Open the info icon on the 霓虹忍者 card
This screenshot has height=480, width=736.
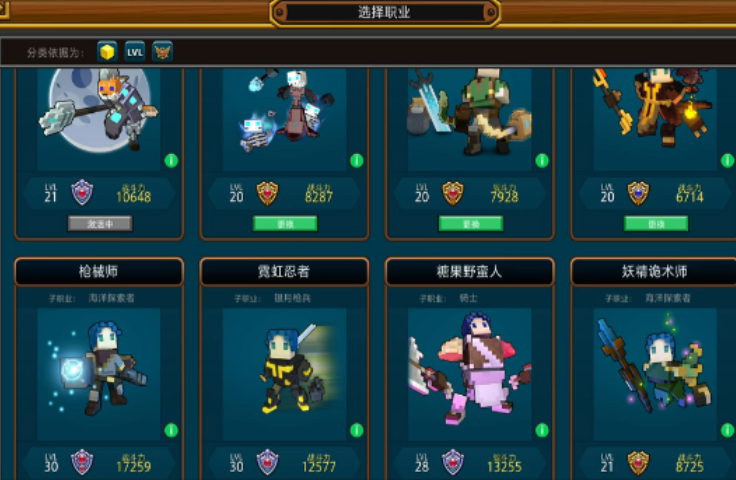(356, 430)
